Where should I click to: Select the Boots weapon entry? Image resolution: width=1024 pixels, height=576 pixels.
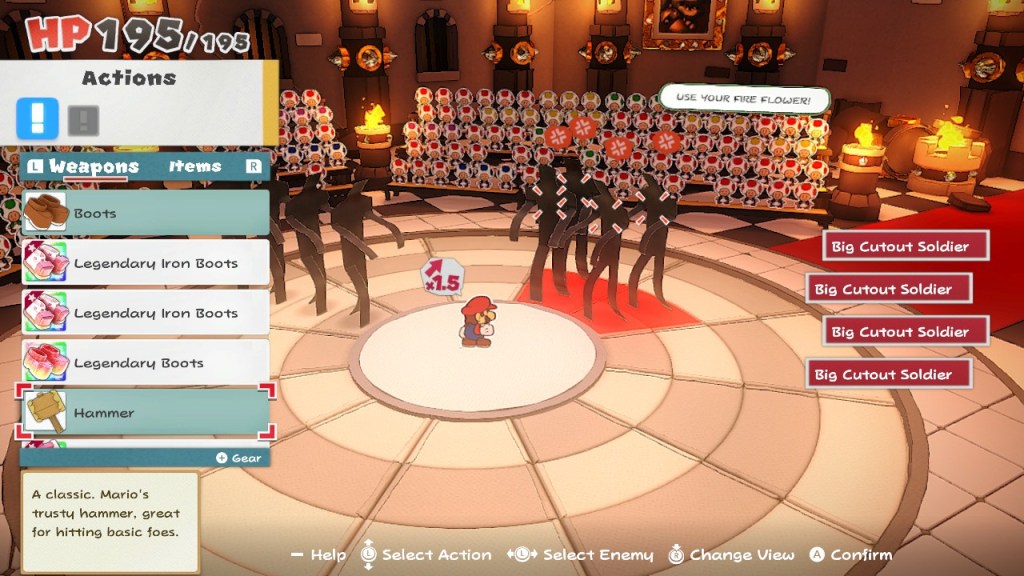tap(145, 213)
